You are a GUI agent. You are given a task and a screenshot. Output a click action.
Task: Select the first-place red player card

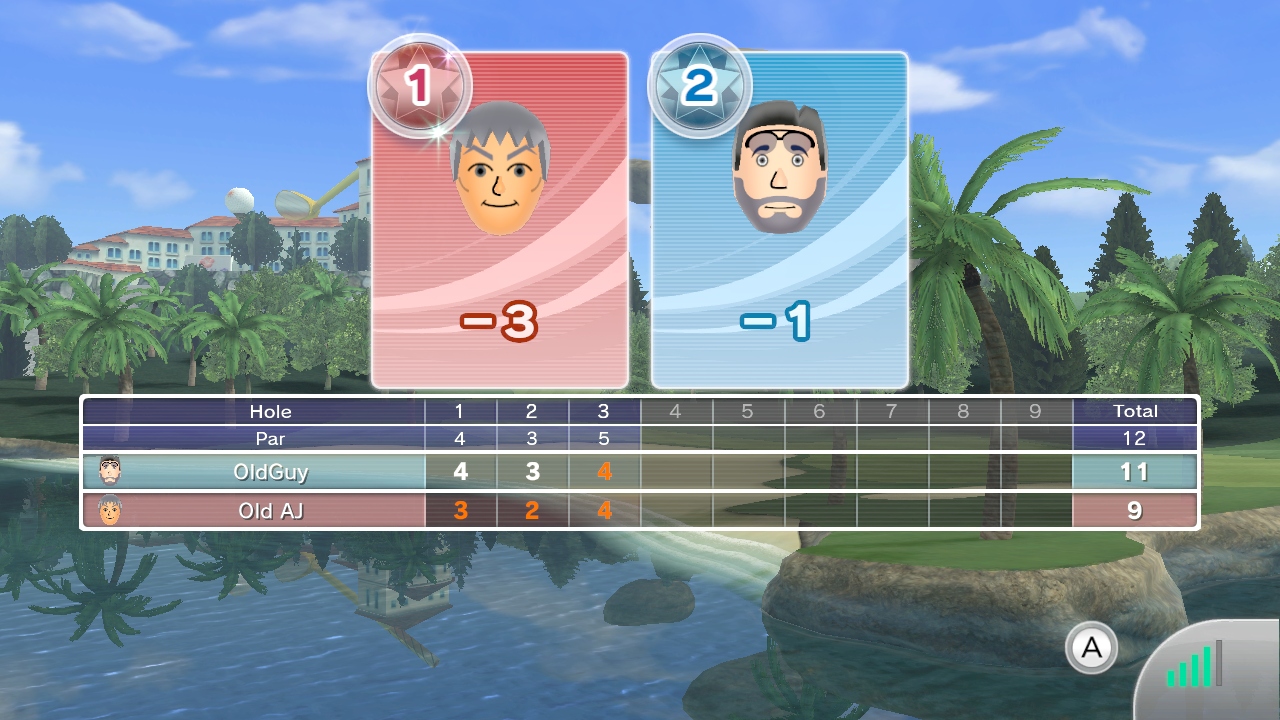pyautogui.click(x=500, y=220)
